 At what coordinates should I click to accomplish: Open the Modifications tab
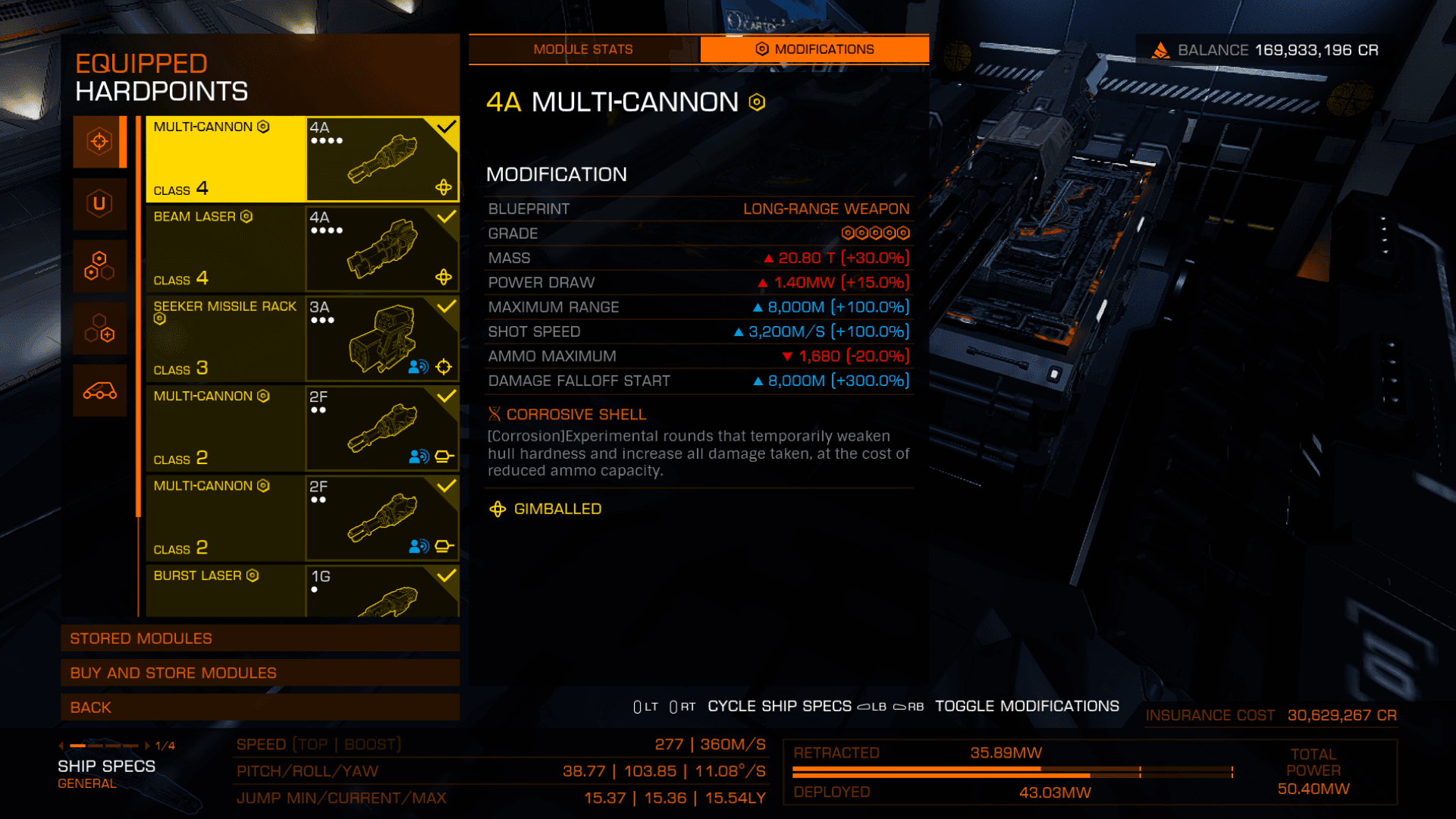pos(814,49)
